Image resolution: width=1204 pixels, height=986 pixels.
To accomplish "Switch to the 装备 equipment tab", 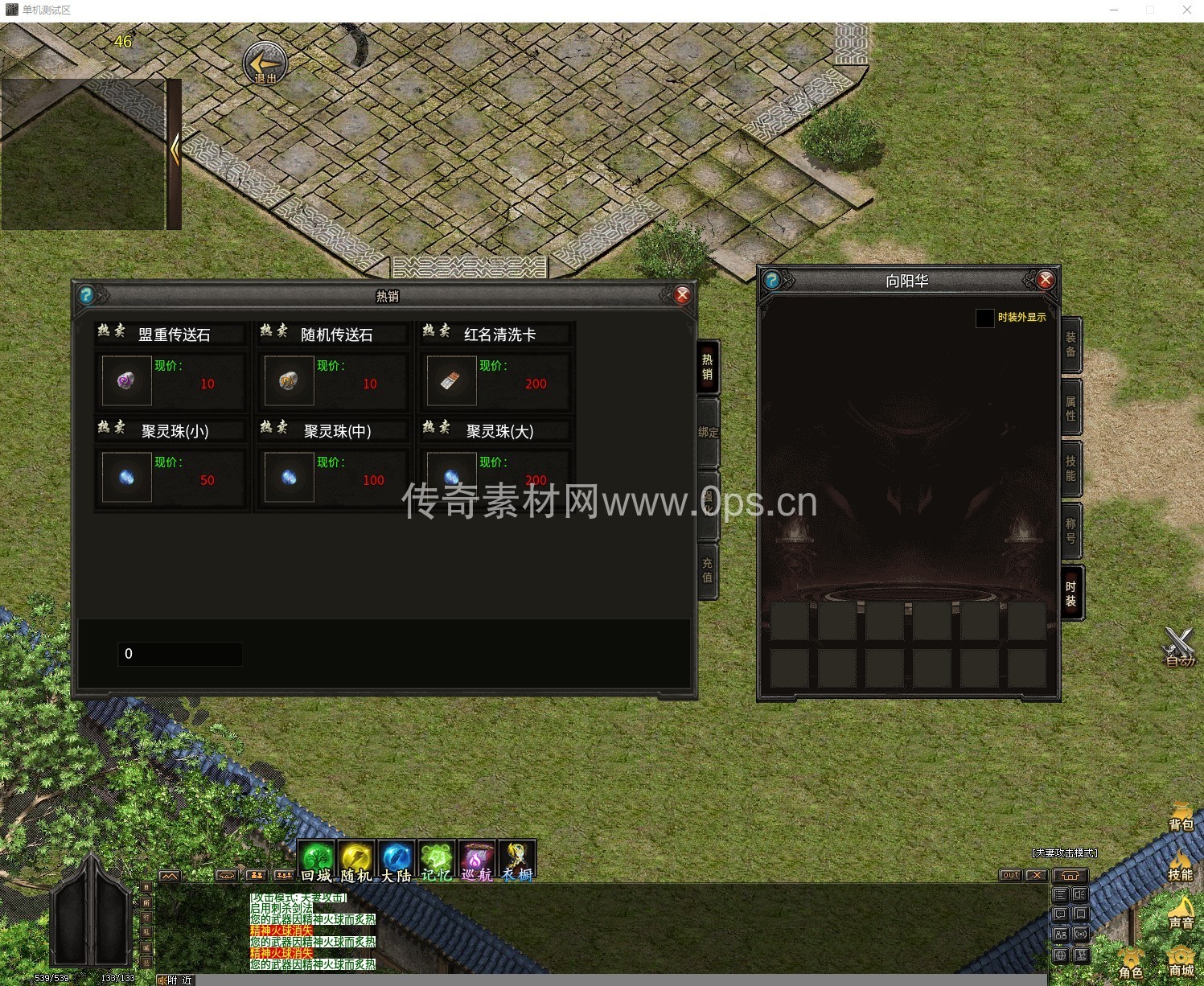I will pyautogui.click(x=1070, y=344).
